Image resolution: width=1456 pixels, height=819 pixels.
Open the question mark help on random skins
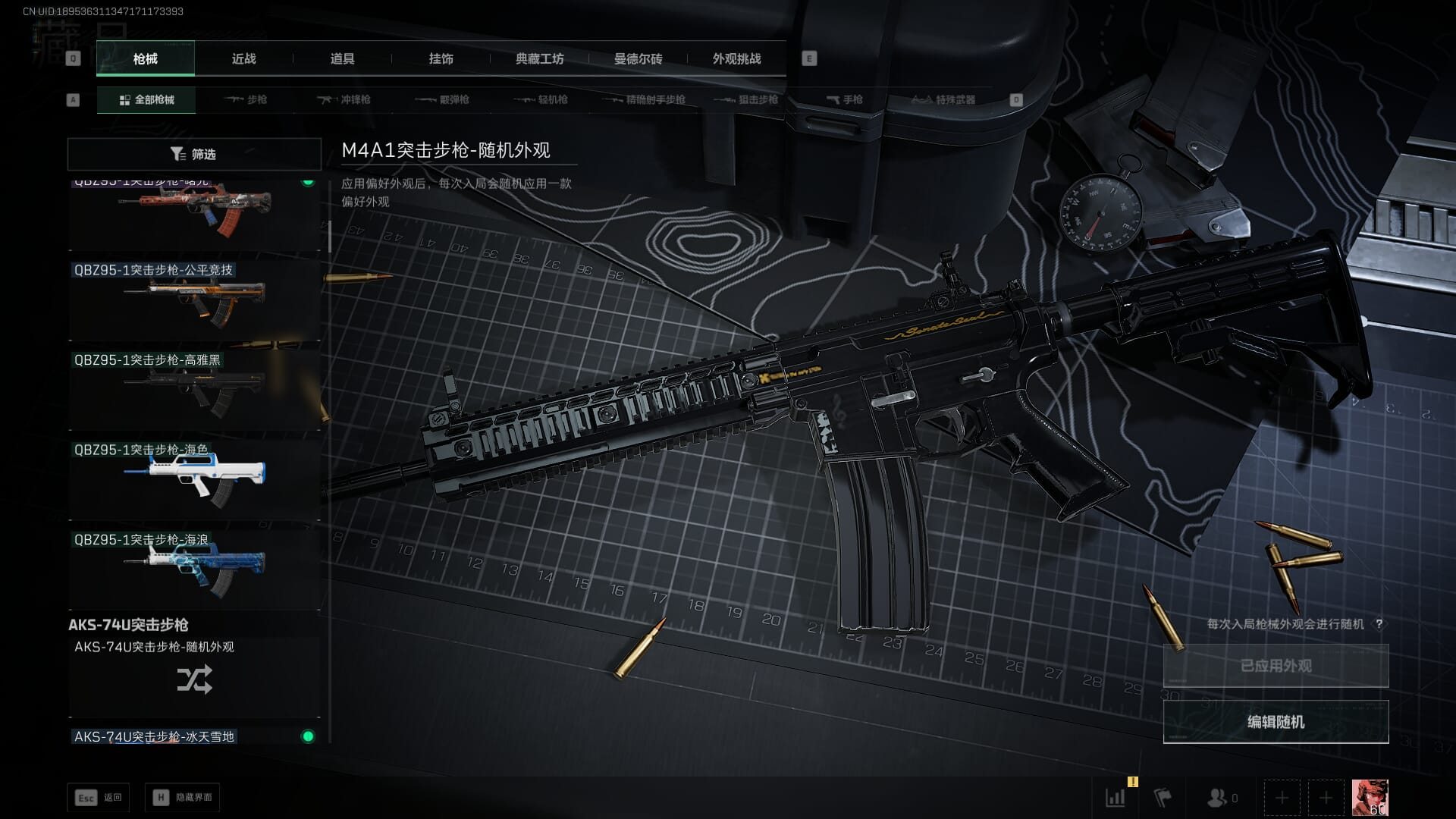tap(1379, 624)
